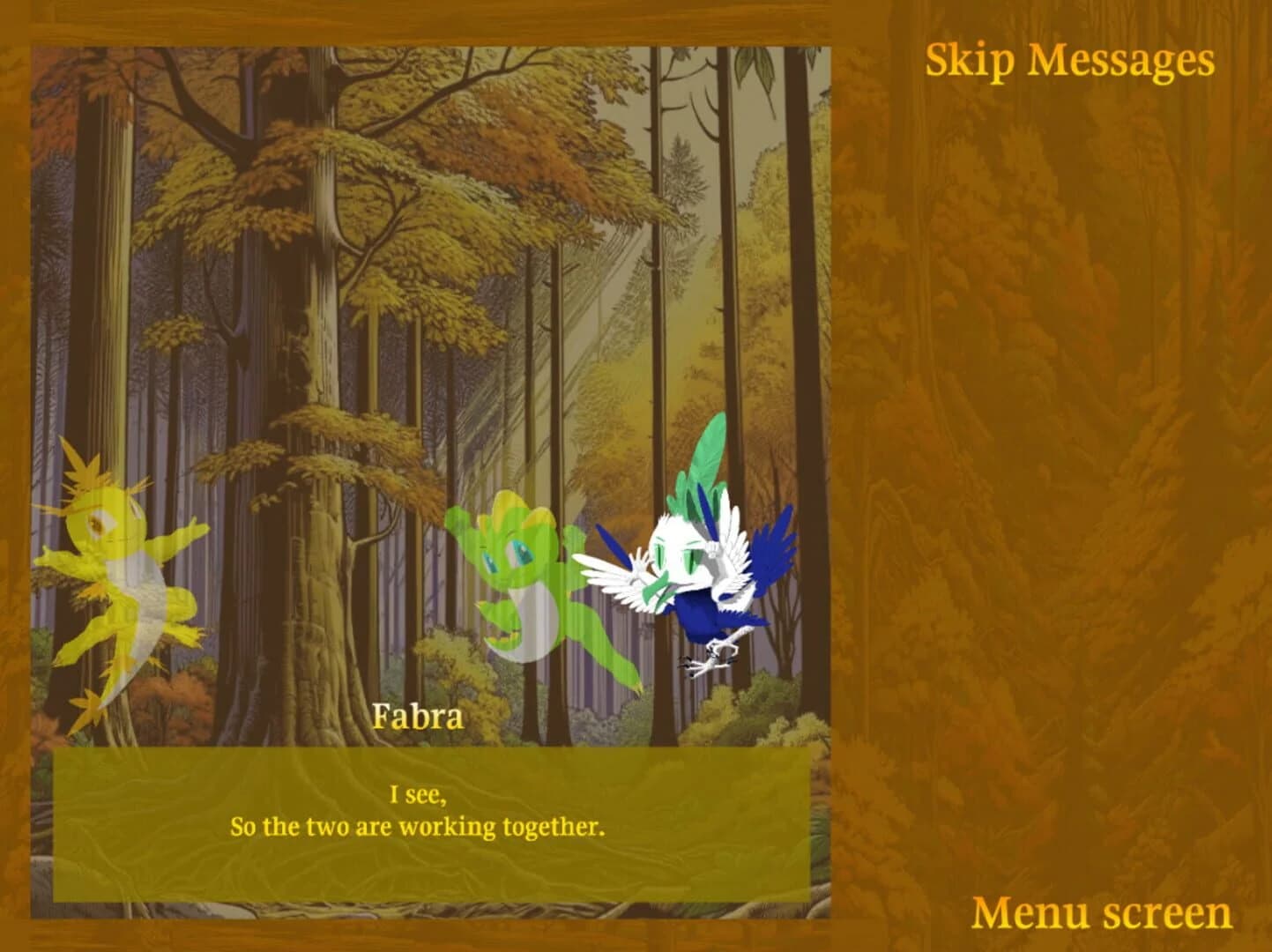Screen dimensions: 1272x952
Task: Toggle message skipping on
Action: click(1069, 60)
